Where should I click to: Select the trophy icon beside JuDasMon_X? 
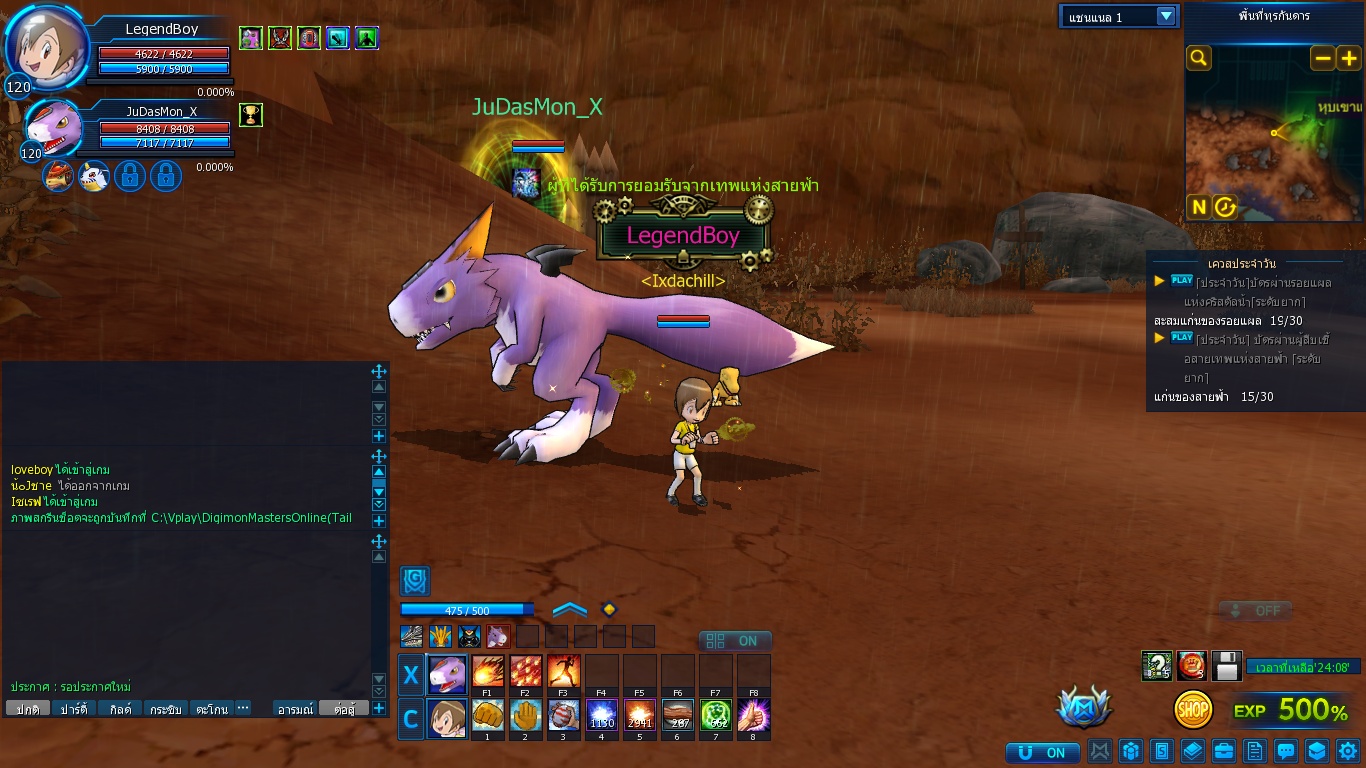(x=251, y=114)
